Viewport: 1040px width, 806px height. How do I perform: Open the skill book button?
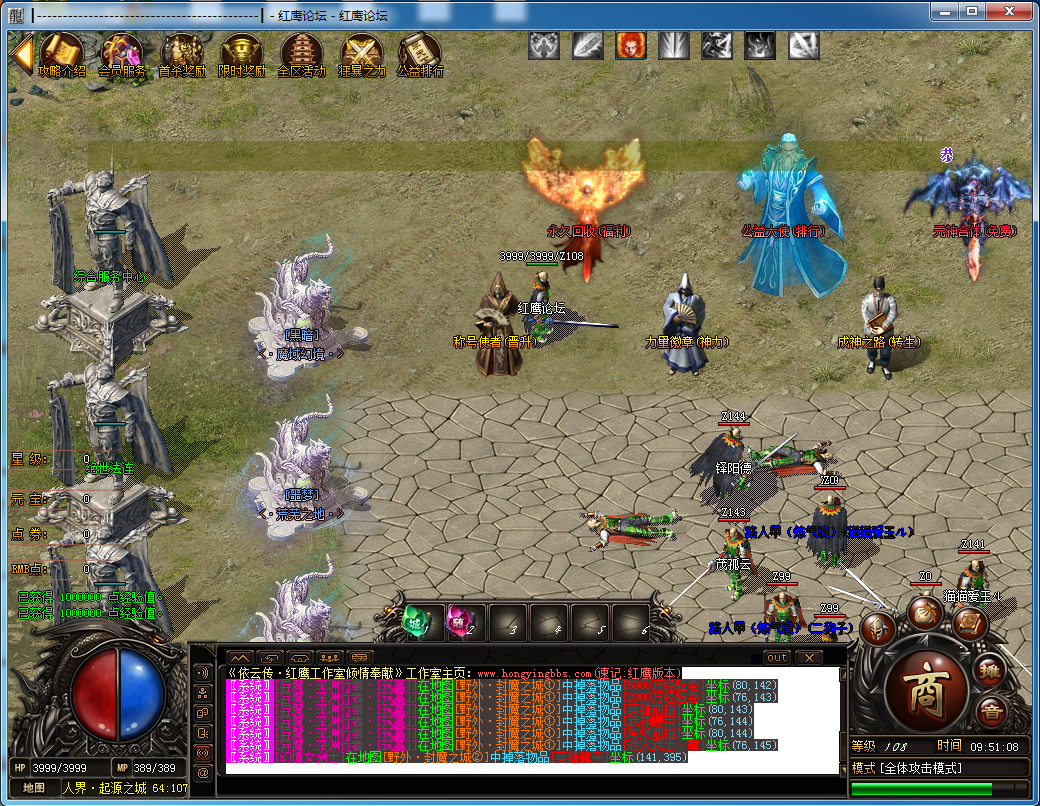pos(969,624)
